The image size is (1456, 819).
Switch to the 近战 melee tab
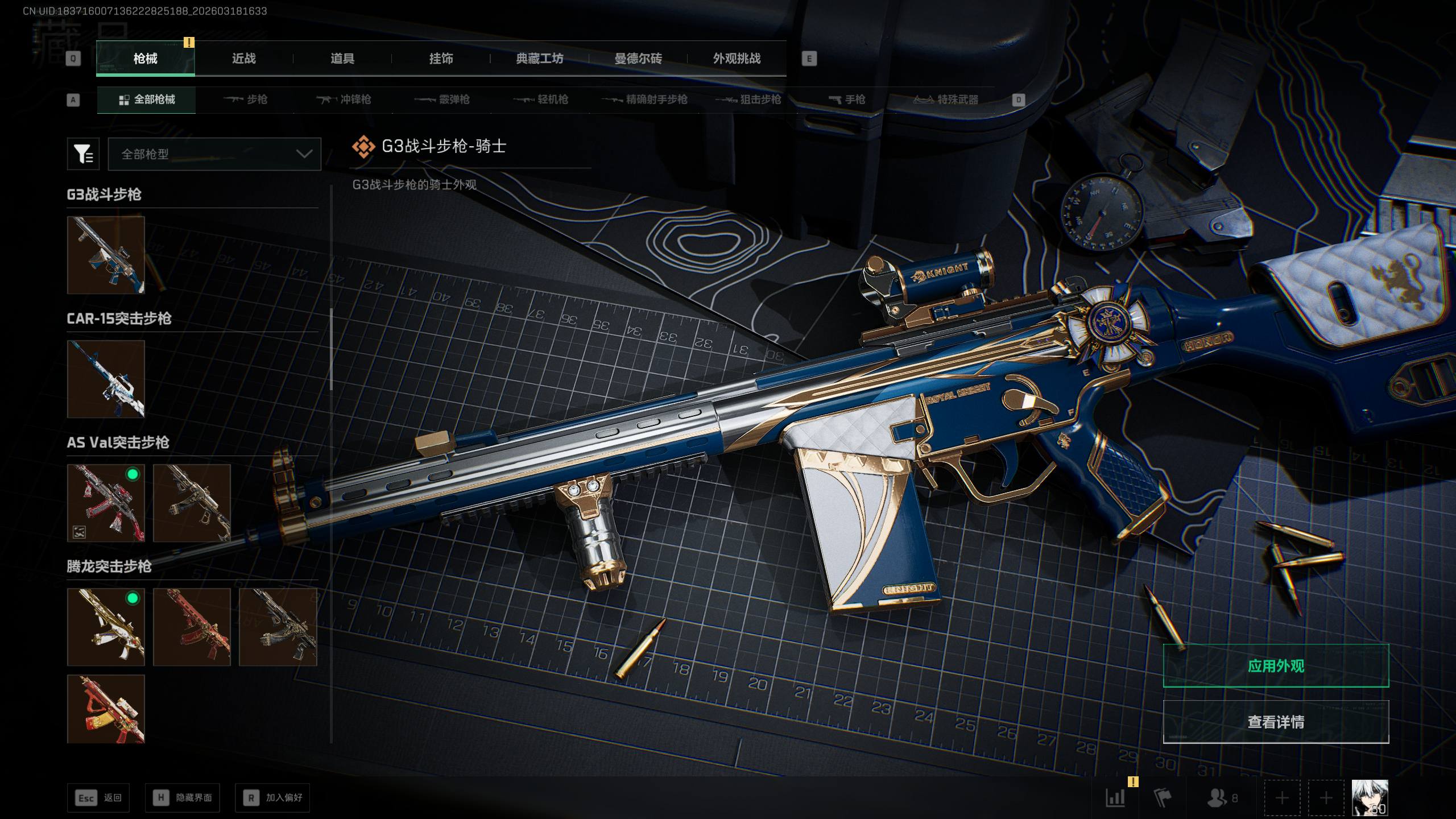tap(243, 59)
